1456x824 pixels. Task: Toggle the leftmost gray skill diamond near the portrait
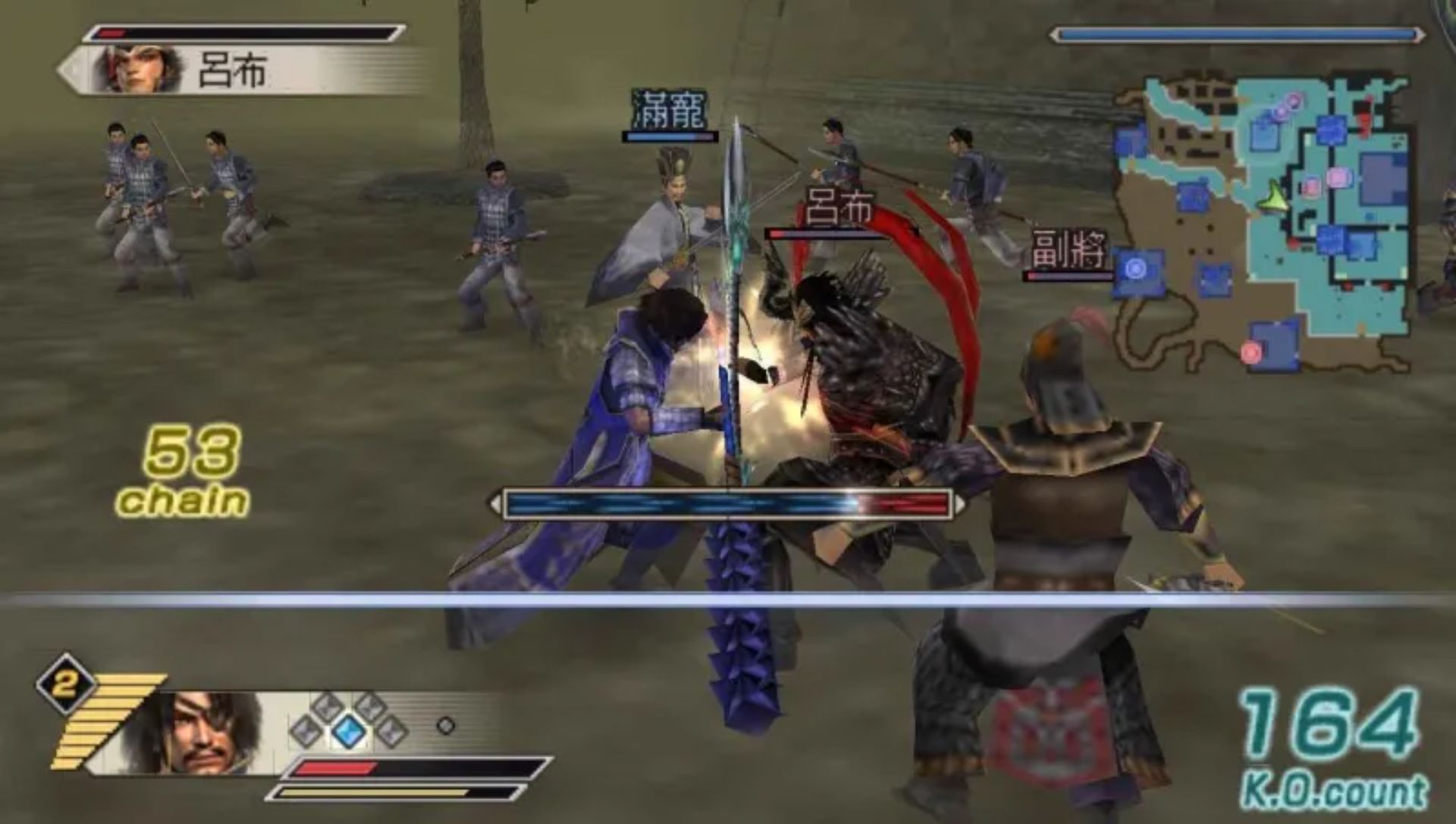point(306,733)
